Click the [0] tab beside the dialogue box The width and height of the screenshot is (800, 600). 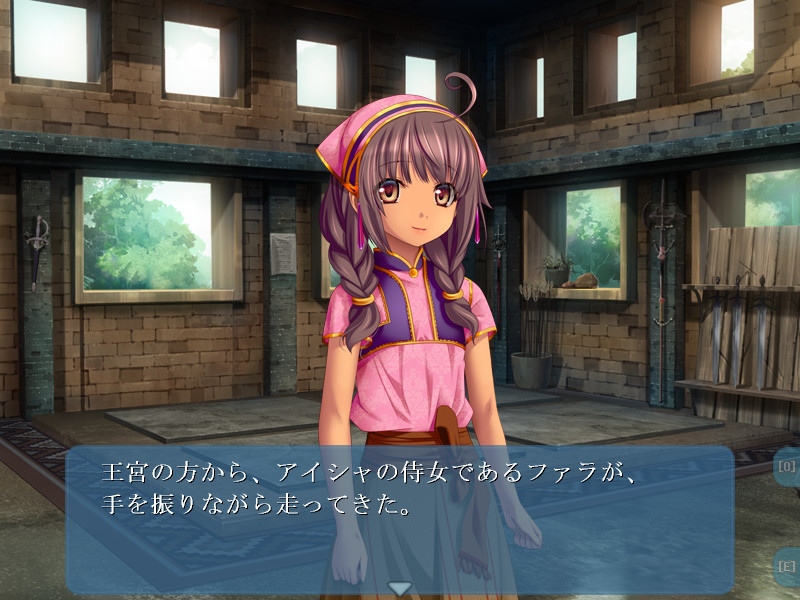coord(787,467)
